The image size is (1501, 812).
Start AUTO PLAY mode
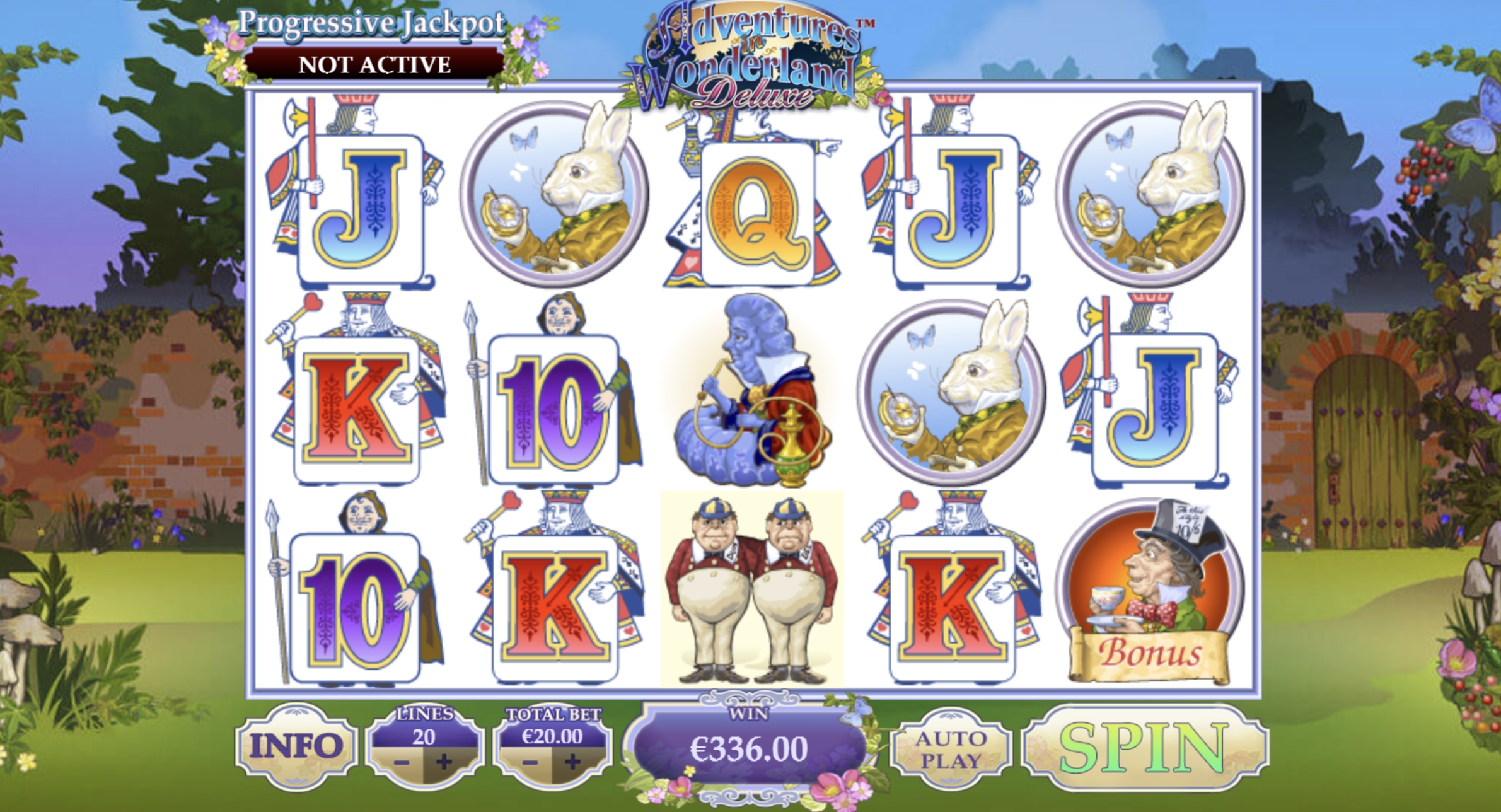[x=951, y=749]
